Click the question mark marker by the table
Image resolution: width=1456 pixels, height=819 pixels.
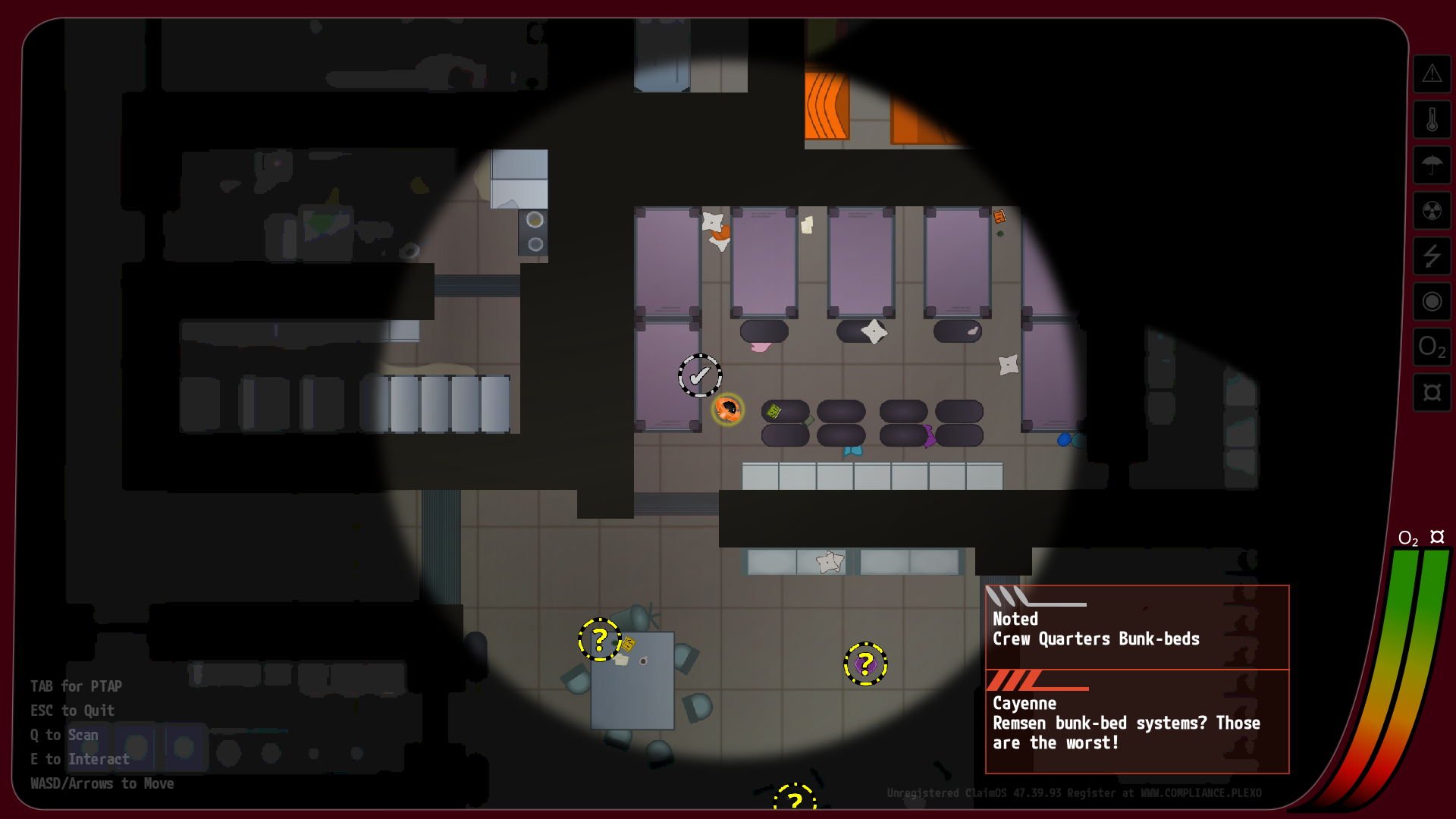pyautogui.click(x=600, y=640)
